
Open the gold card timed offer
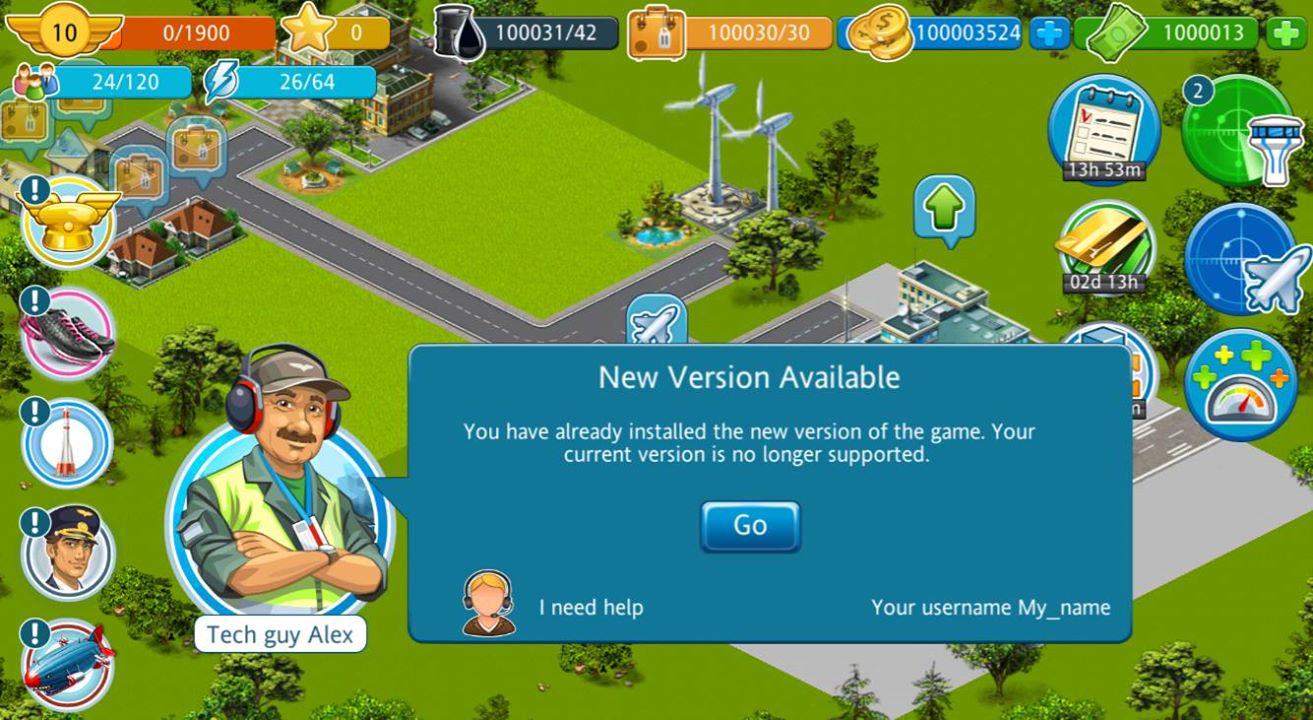1105,245
